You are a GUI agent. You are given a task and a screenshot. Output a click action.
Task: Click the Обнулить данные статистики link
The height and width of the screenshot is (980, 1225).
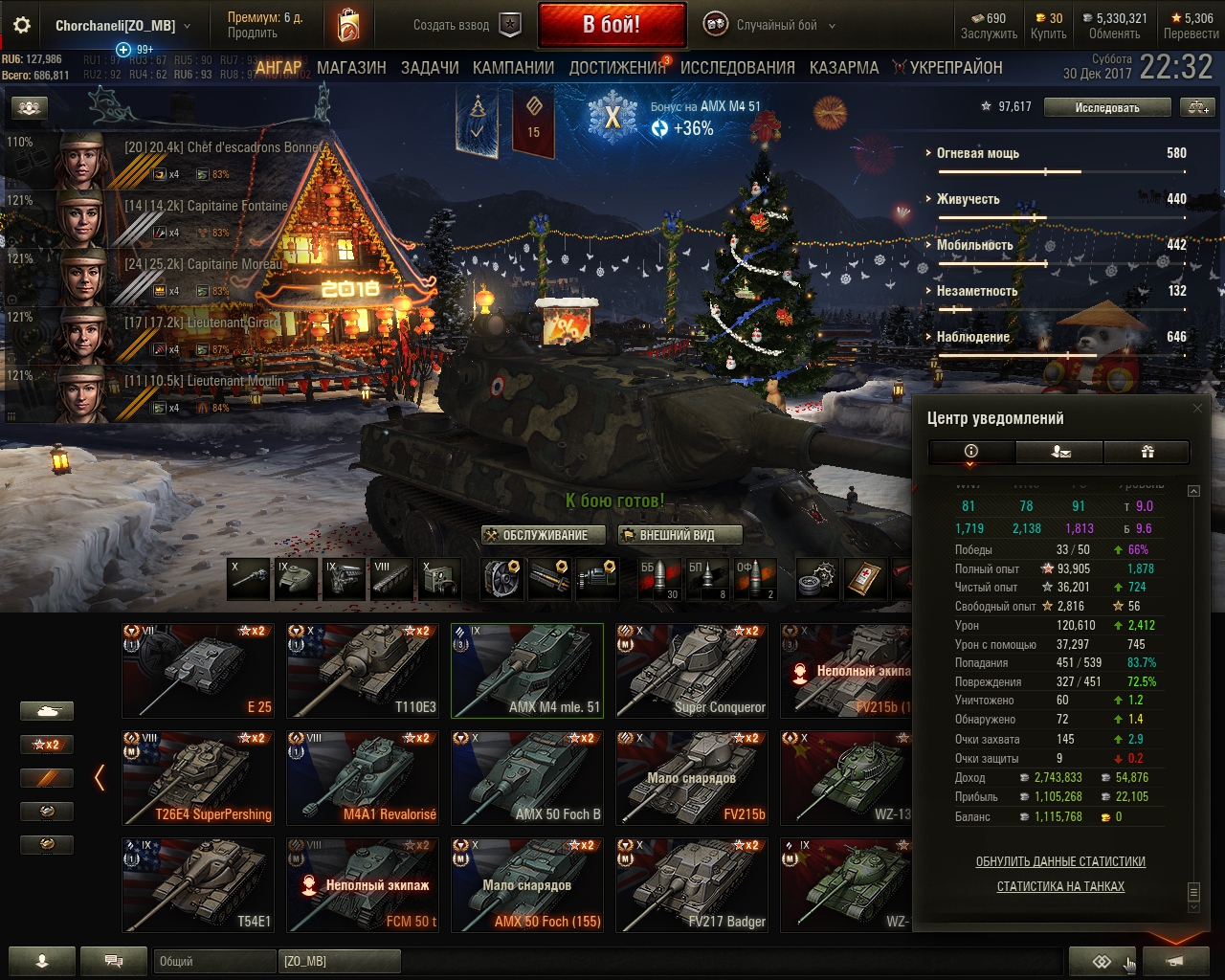(x=1060, y=861)
